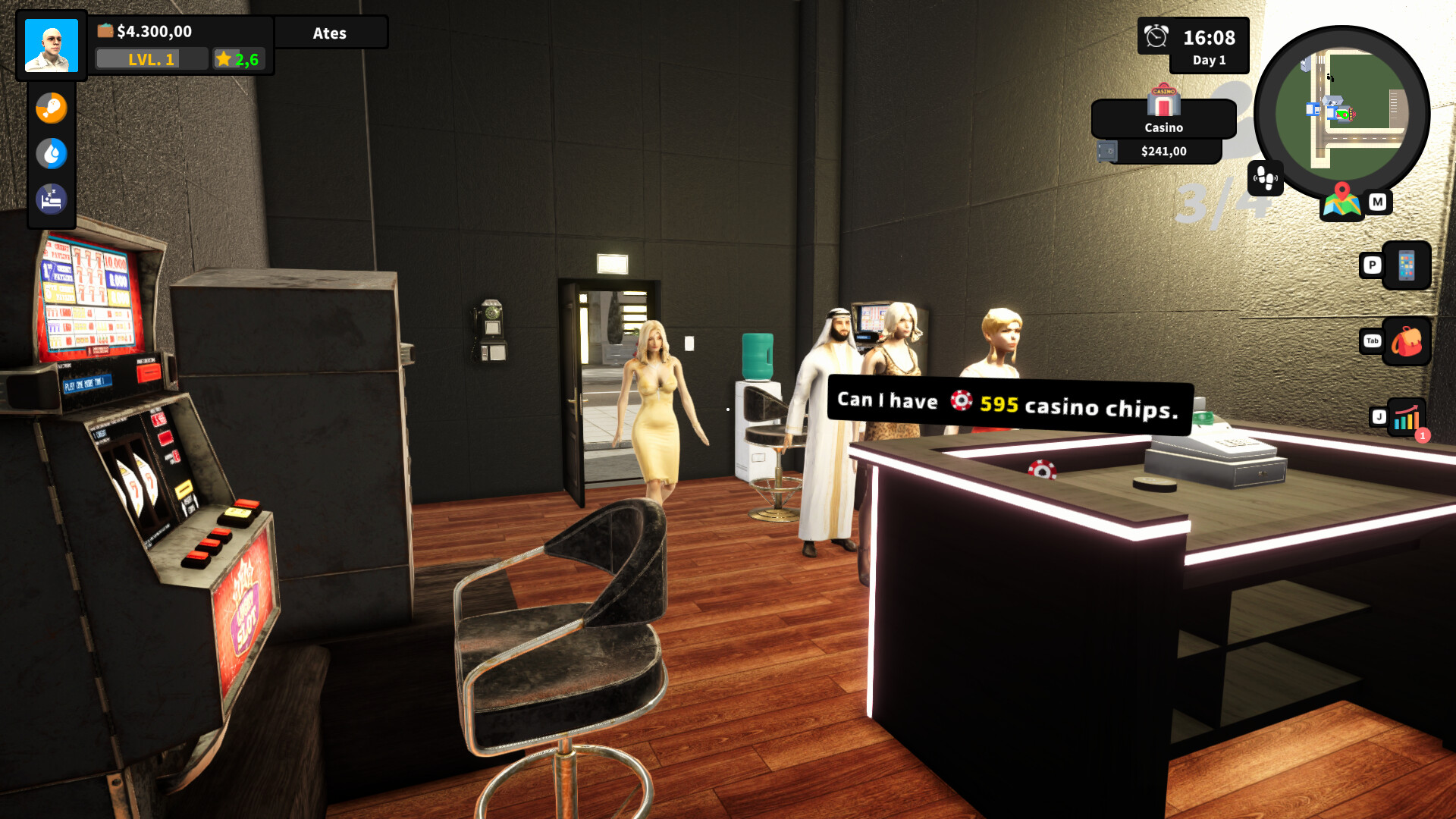Toggle walk mode footsteps indicator
1456x819 pixels.
coord(1265,180)
